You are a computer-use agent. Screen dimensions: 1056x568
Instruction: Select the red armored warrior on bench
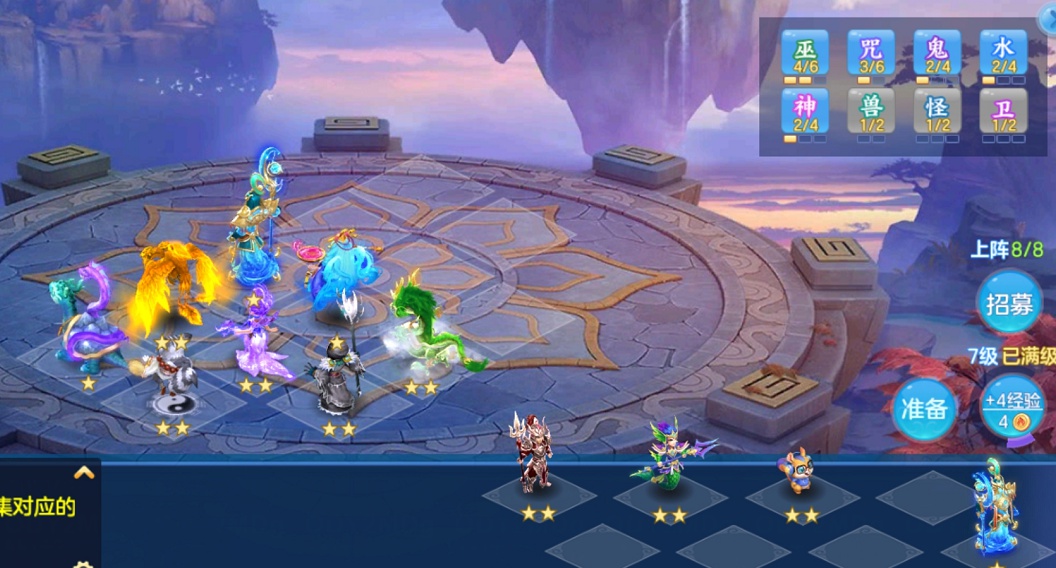click(535, 457)
